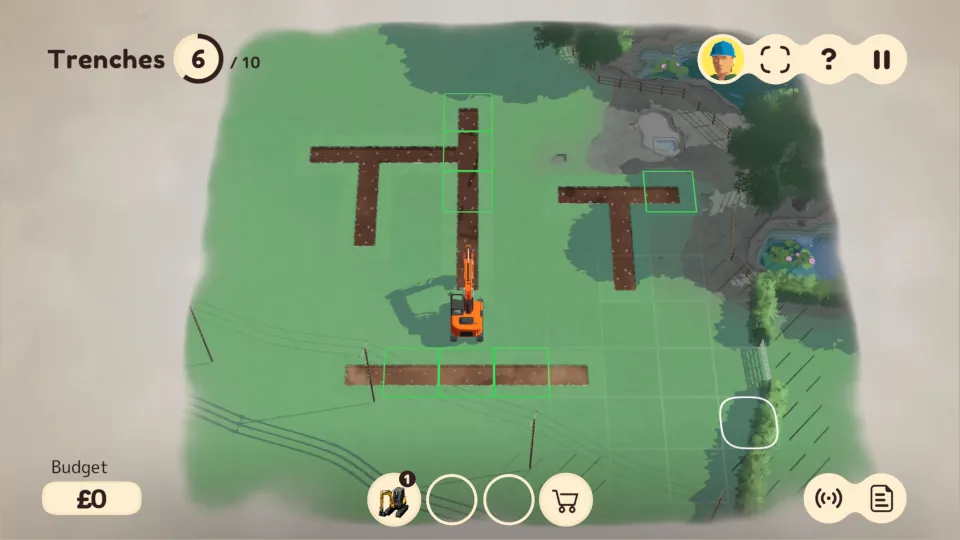Select the orange excavator vehicle slot

point(394,498)
